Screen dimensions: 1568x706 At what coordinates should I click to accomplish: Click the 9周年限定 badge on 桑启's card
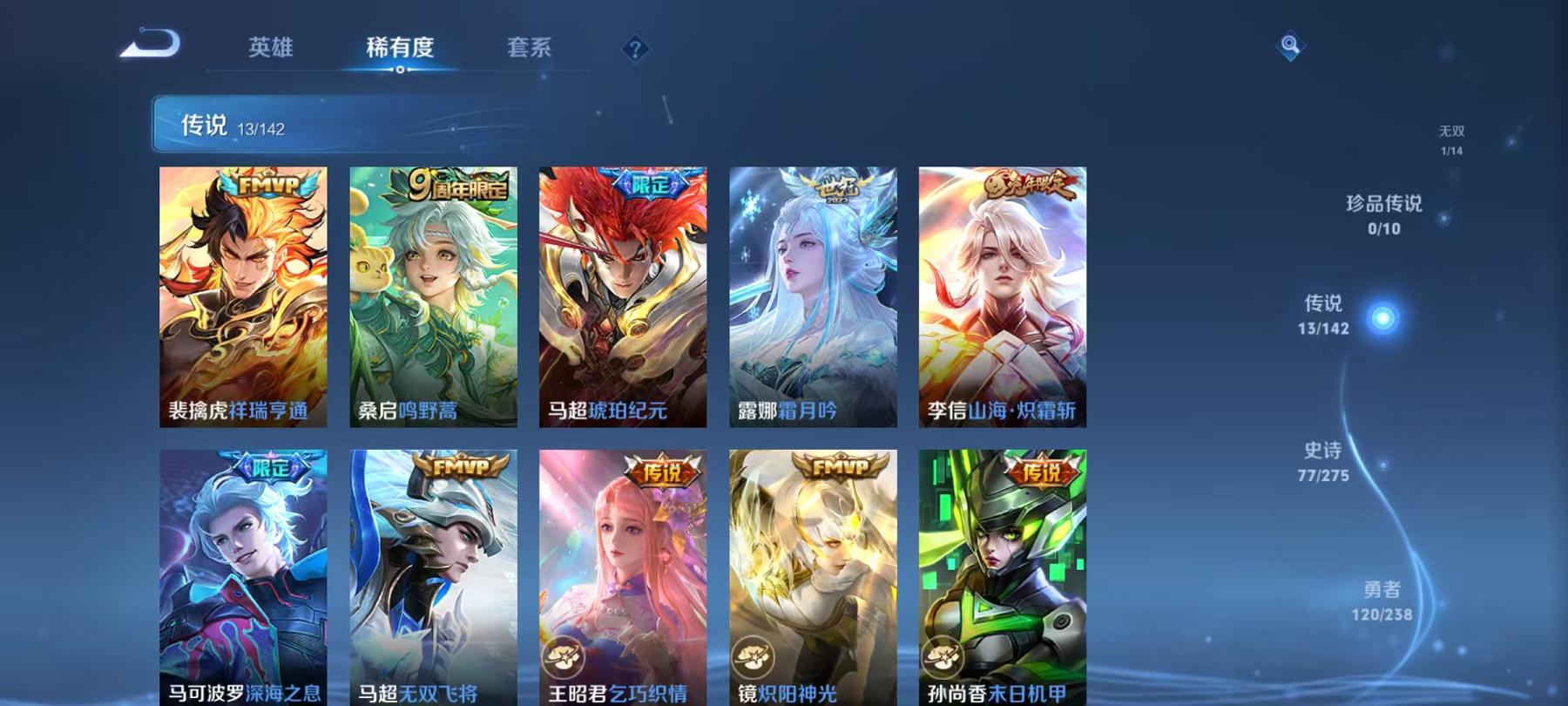coord(454,184)
